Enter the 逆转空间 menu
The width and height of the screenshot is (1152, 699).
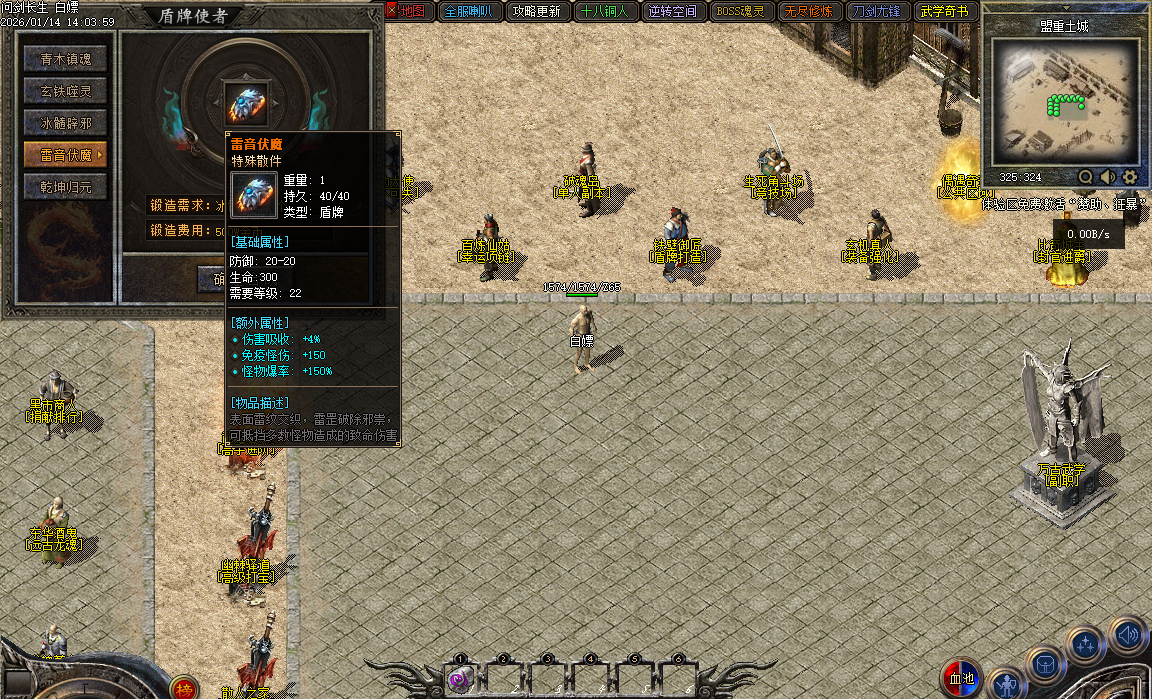[x=672, y=12]
